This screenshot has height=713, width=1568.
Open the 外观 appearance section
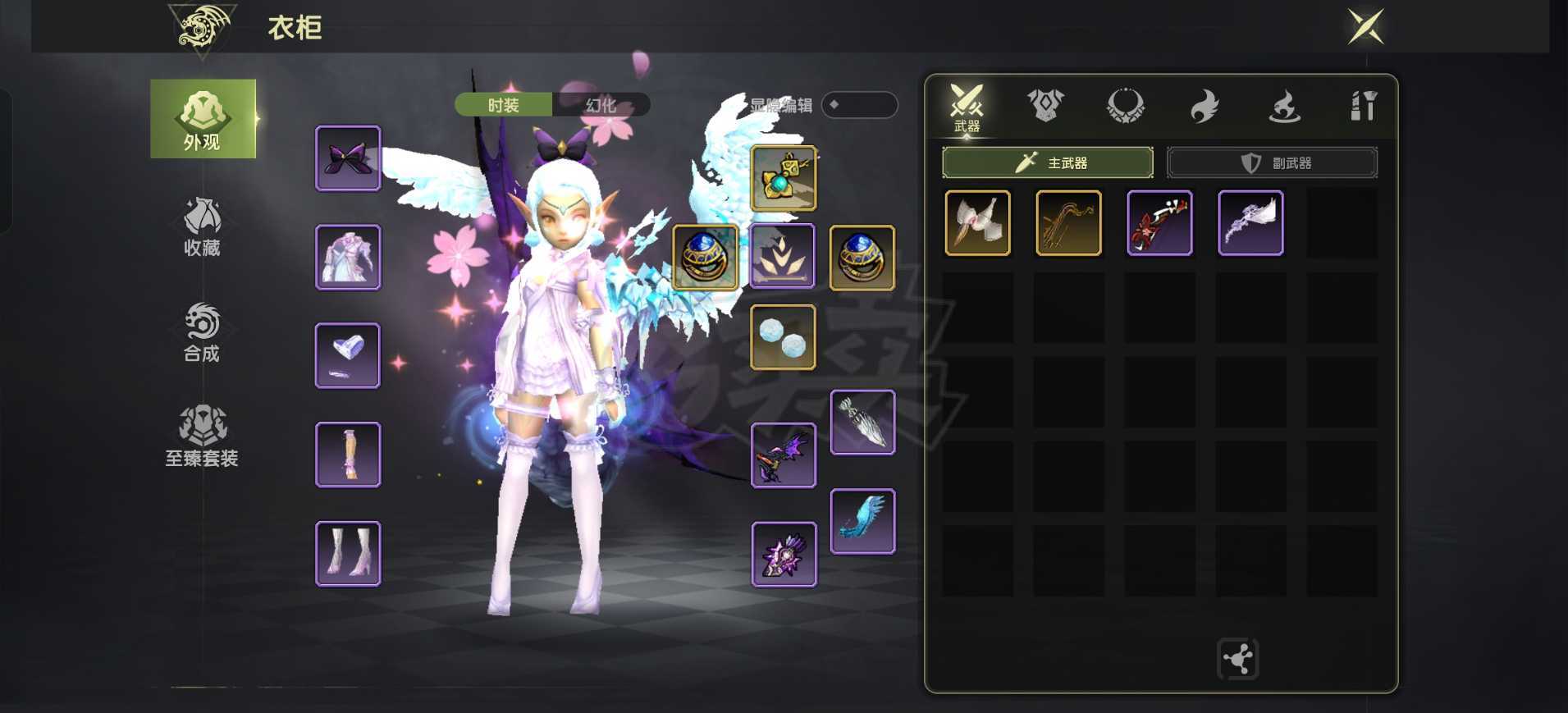(x=203, y=119)
